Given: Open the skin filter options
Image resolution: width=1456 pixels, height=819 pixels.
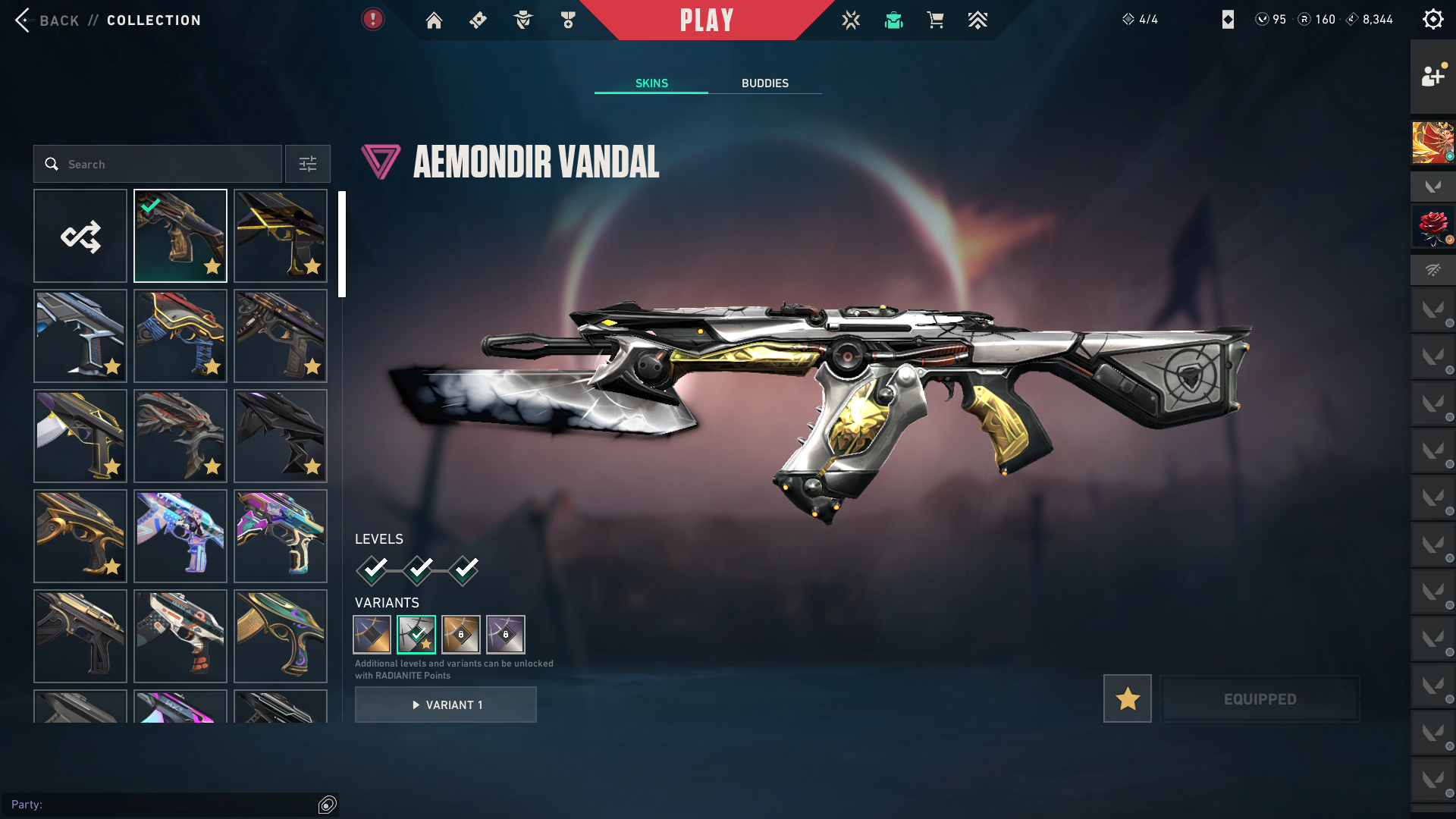Looking at the screenshot, I should (x=308, y=165).
